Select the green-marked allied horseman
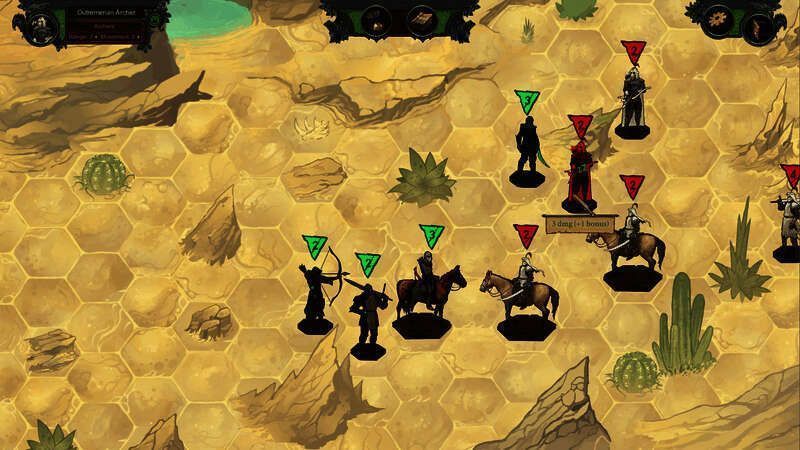Screen dimensions: 800x450 coord(427,290)
